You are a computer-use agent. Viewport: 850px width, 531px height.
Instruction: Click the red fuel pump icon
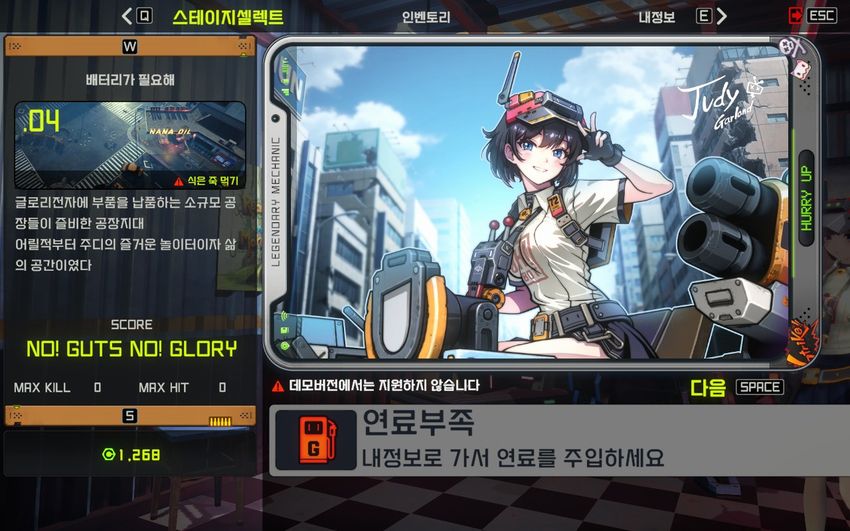(x=314, y=440)
